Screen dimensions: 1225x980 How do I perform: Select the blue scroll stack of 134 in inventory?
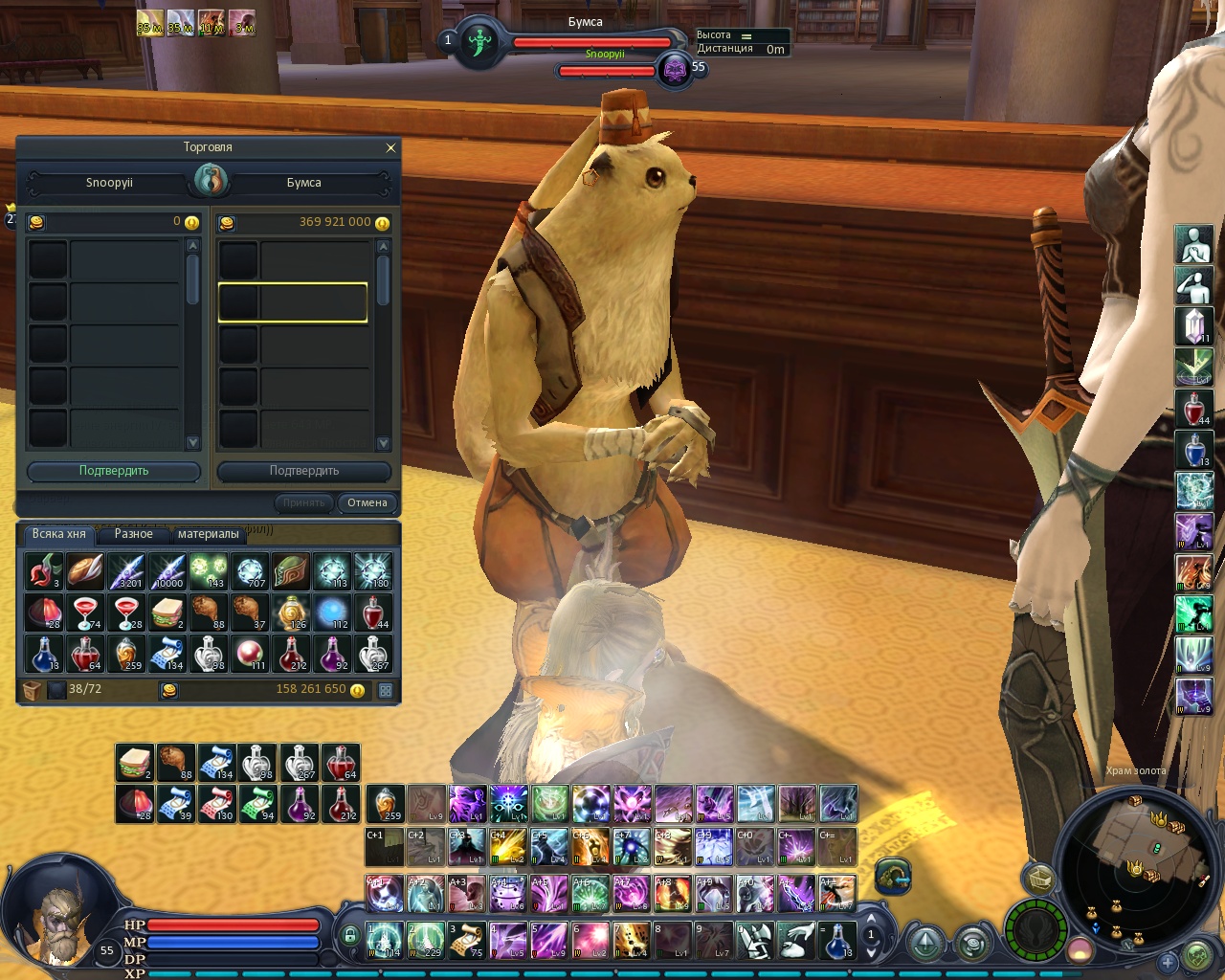tap(167, 655)
